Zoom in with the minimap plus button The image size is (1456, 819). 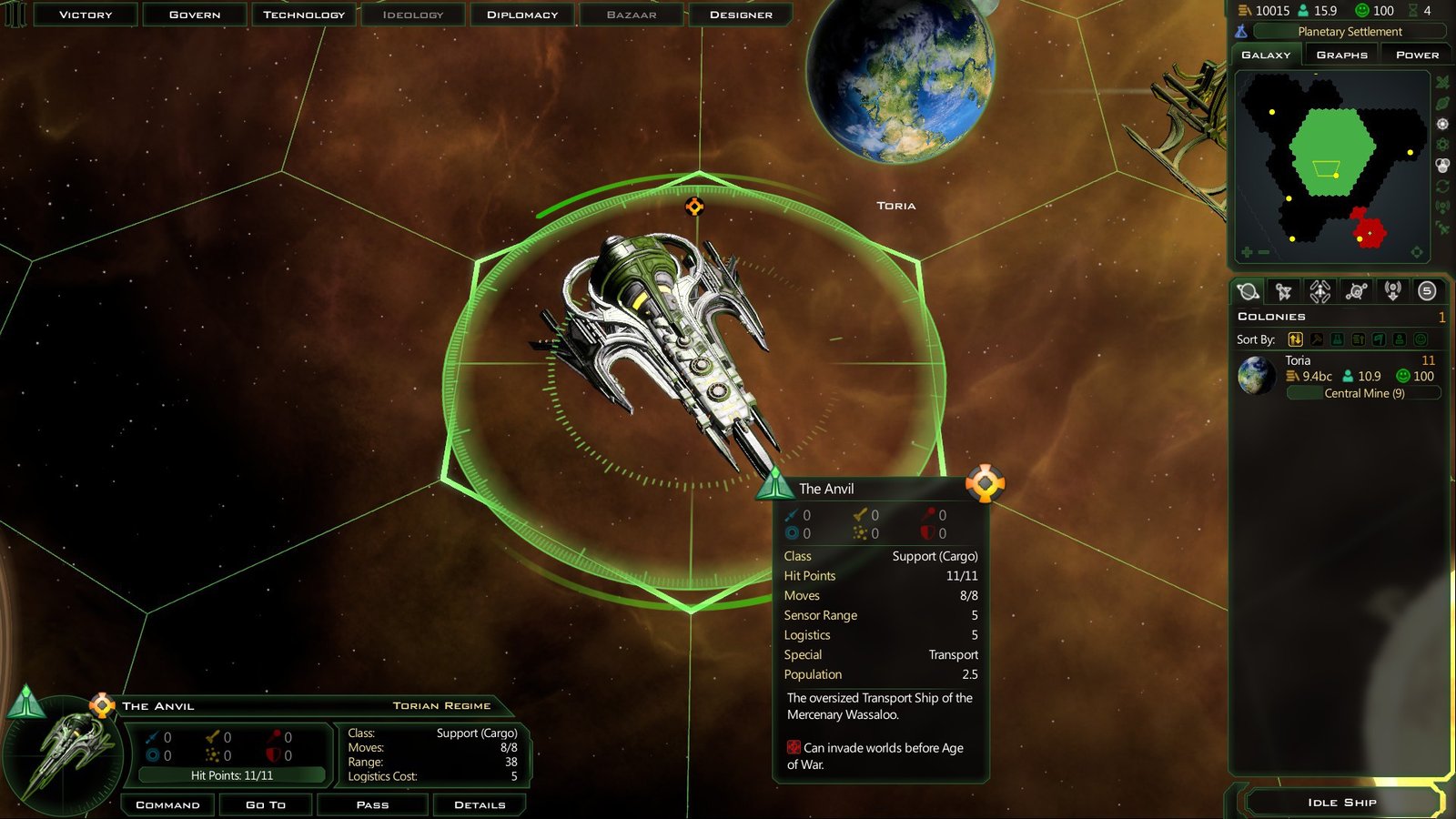click(x=1247, y=252)
